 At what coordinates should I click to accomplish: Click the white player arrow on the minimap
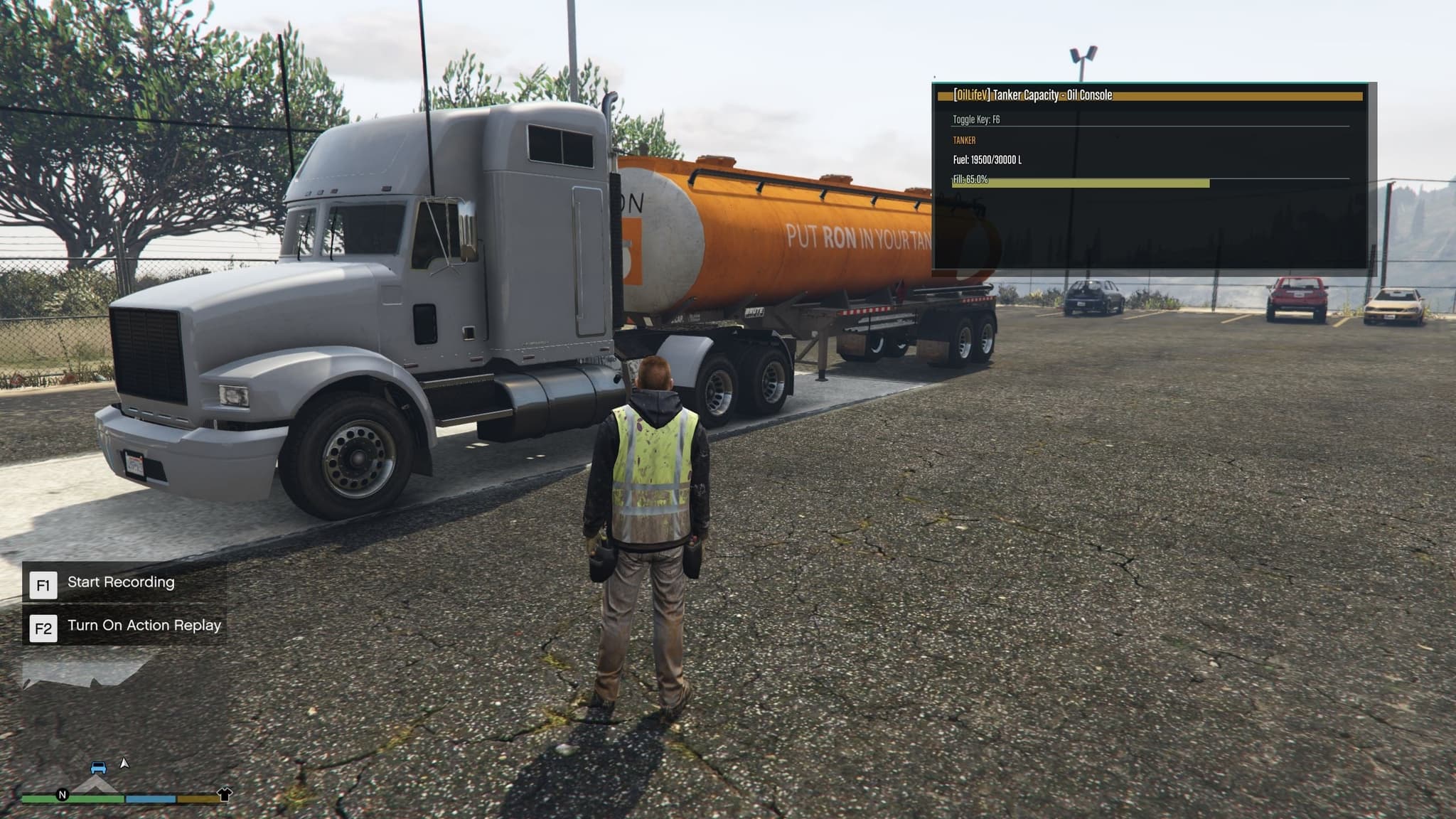(124, 764)
